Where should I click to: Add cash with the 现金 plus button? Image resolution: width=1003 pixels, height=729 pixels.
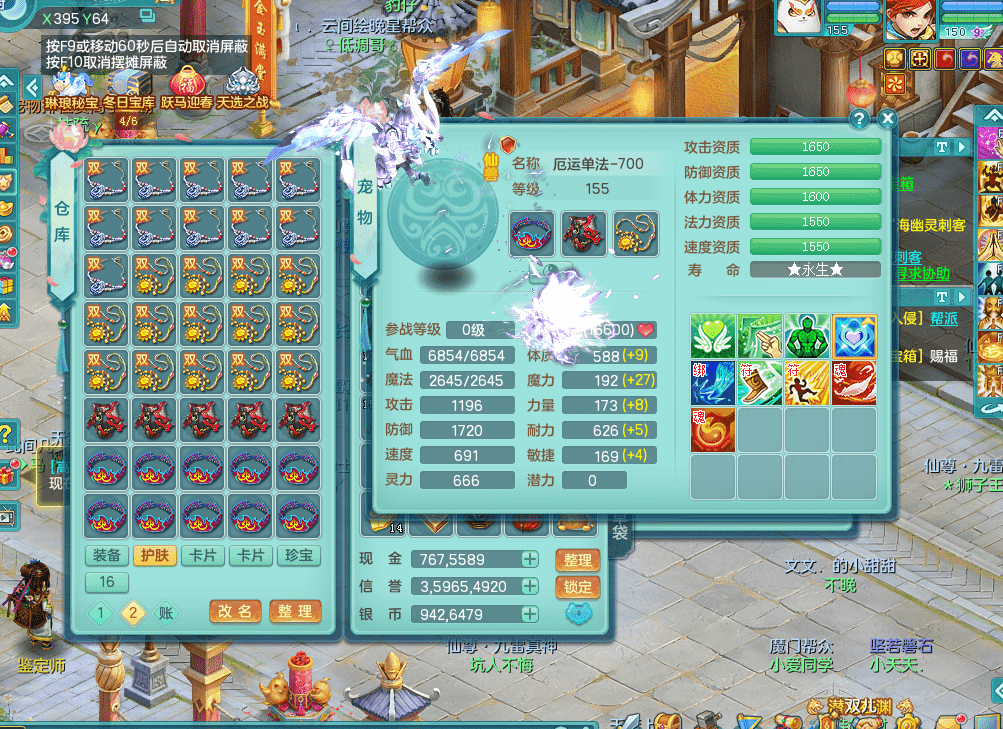pos(530,560)
